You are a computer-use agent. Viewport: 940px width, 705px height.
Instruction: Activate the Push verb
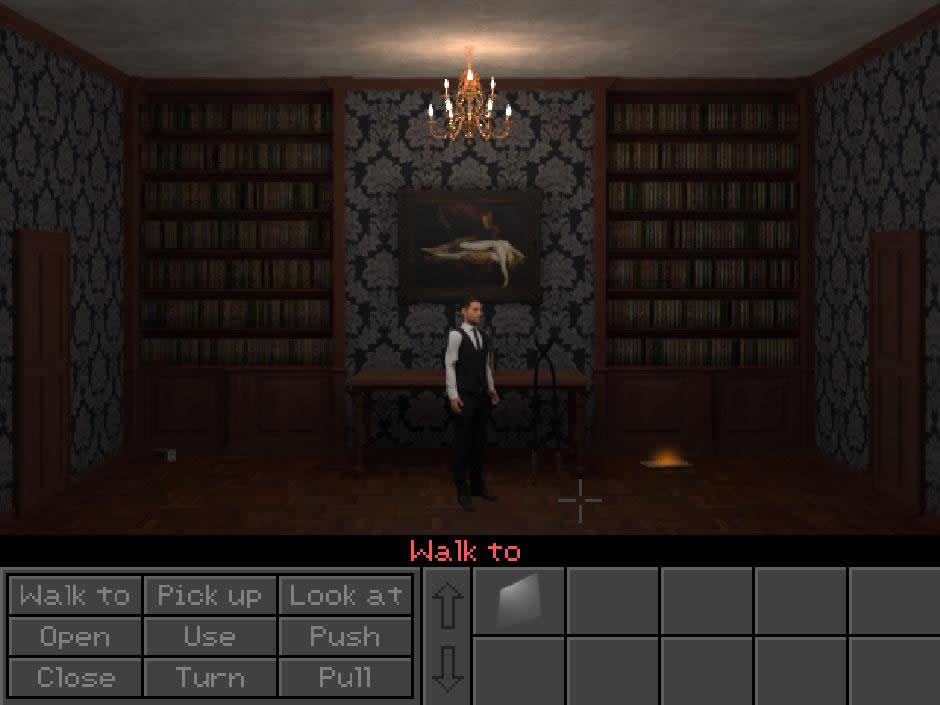click(345, 637)
